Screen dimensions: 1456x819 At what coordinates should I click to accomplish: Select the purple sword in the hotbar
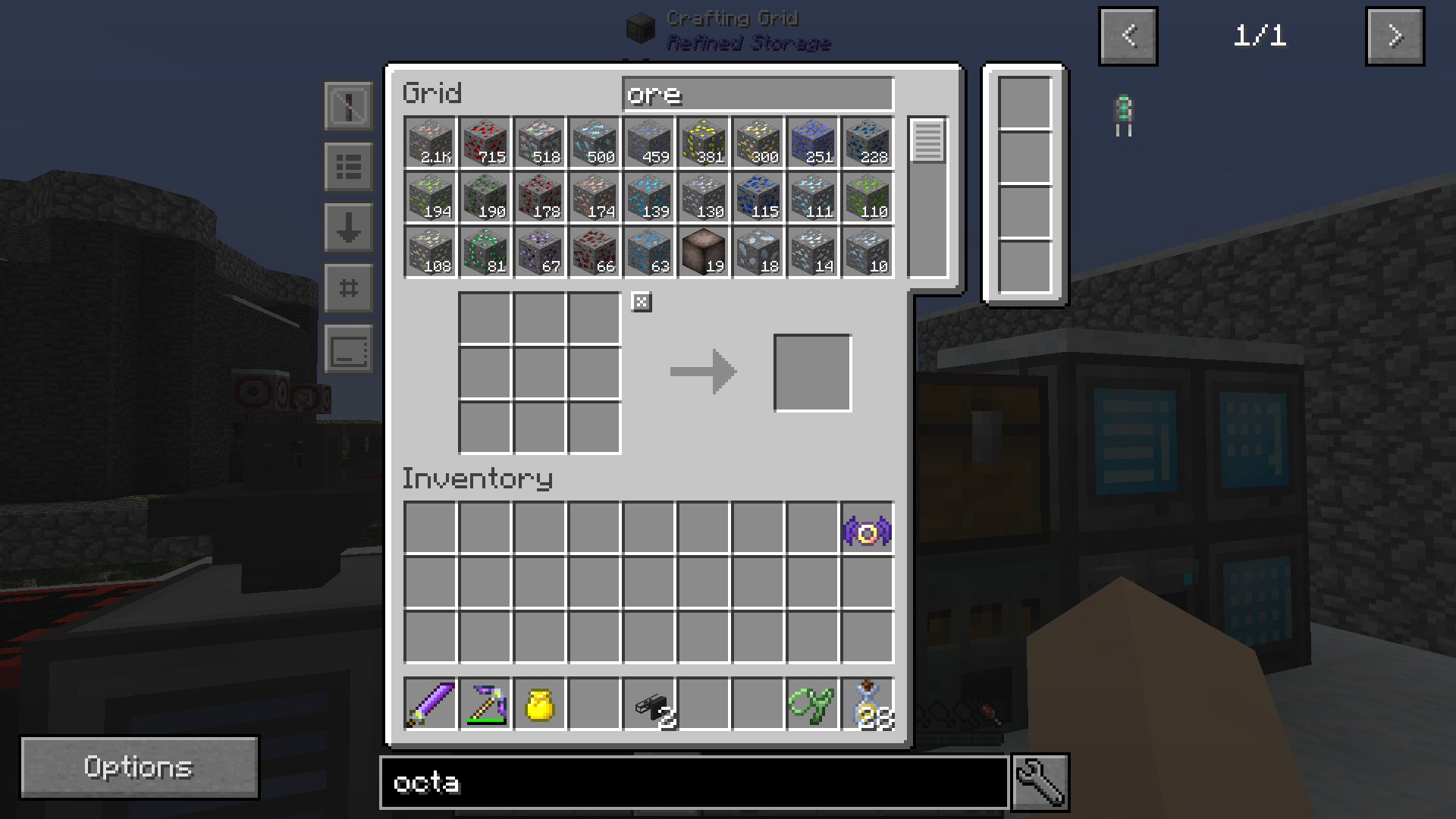tap(430, 704)
